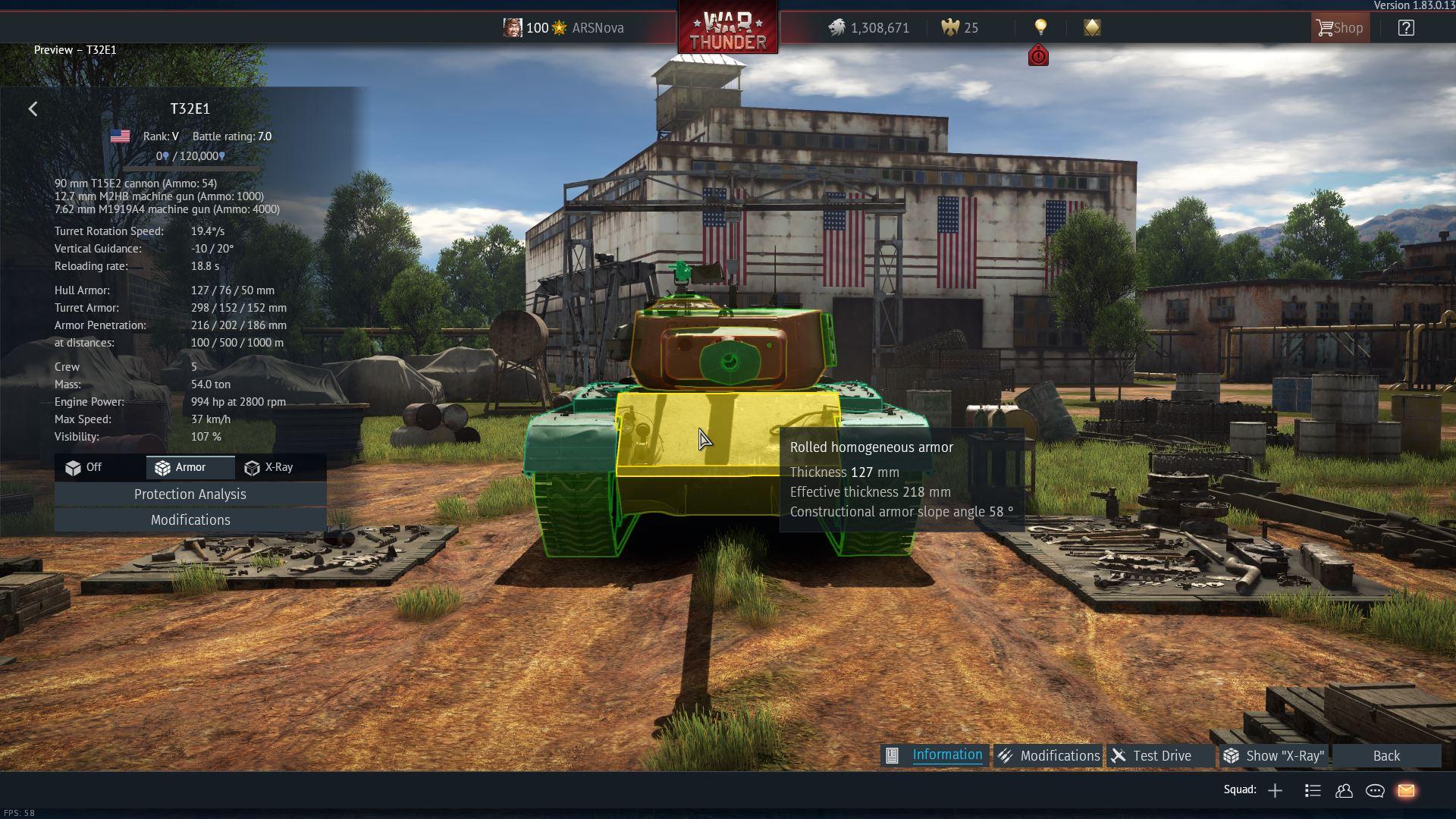The width and height of the screenshot is (1456, 819).
Task: Open Modifications from the bottom bar
Action: click(1048, 756)
